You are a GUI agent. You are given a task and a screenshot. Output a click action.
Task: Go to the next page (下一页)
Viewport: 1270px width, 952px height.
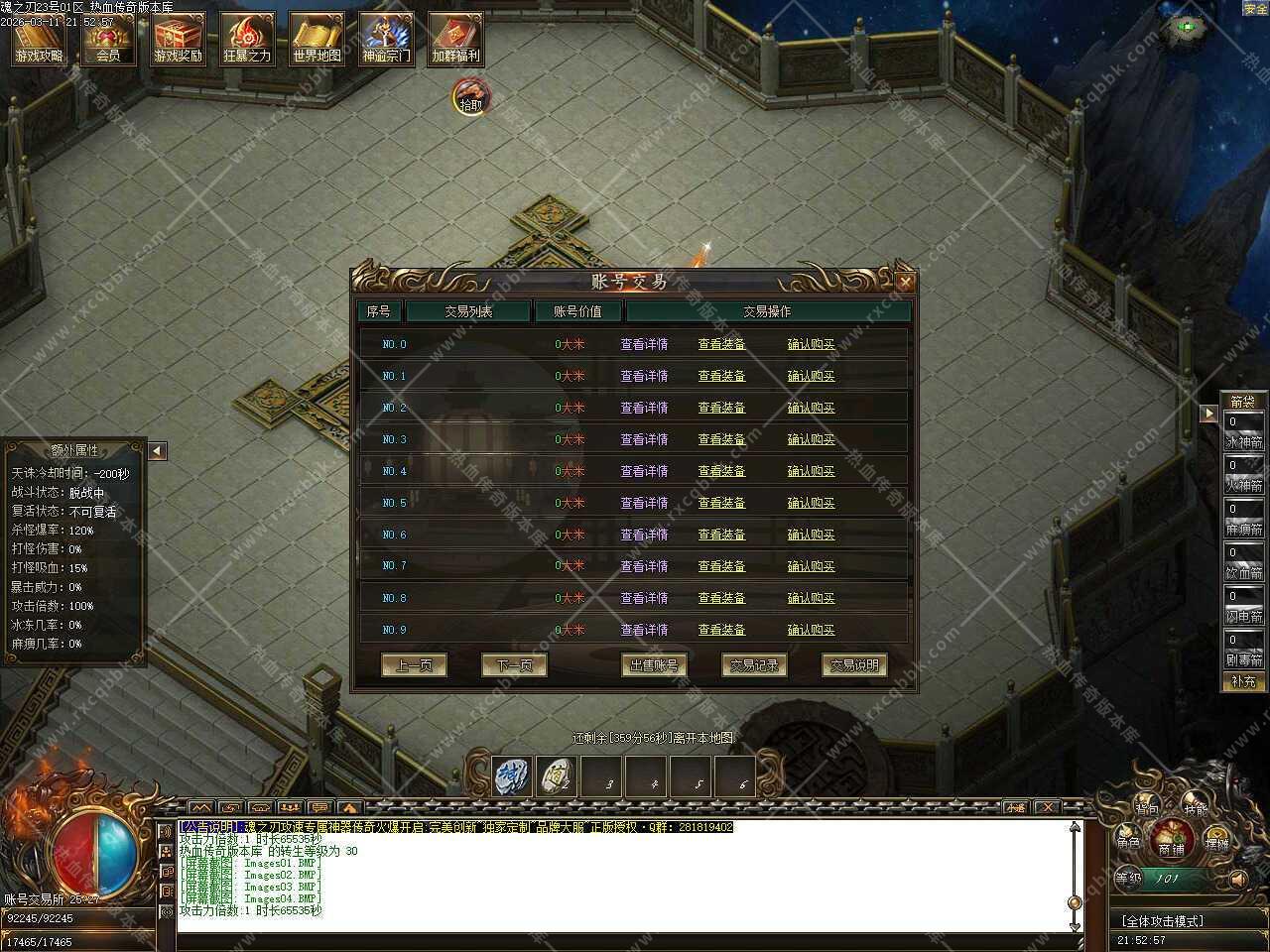point(514,665)
